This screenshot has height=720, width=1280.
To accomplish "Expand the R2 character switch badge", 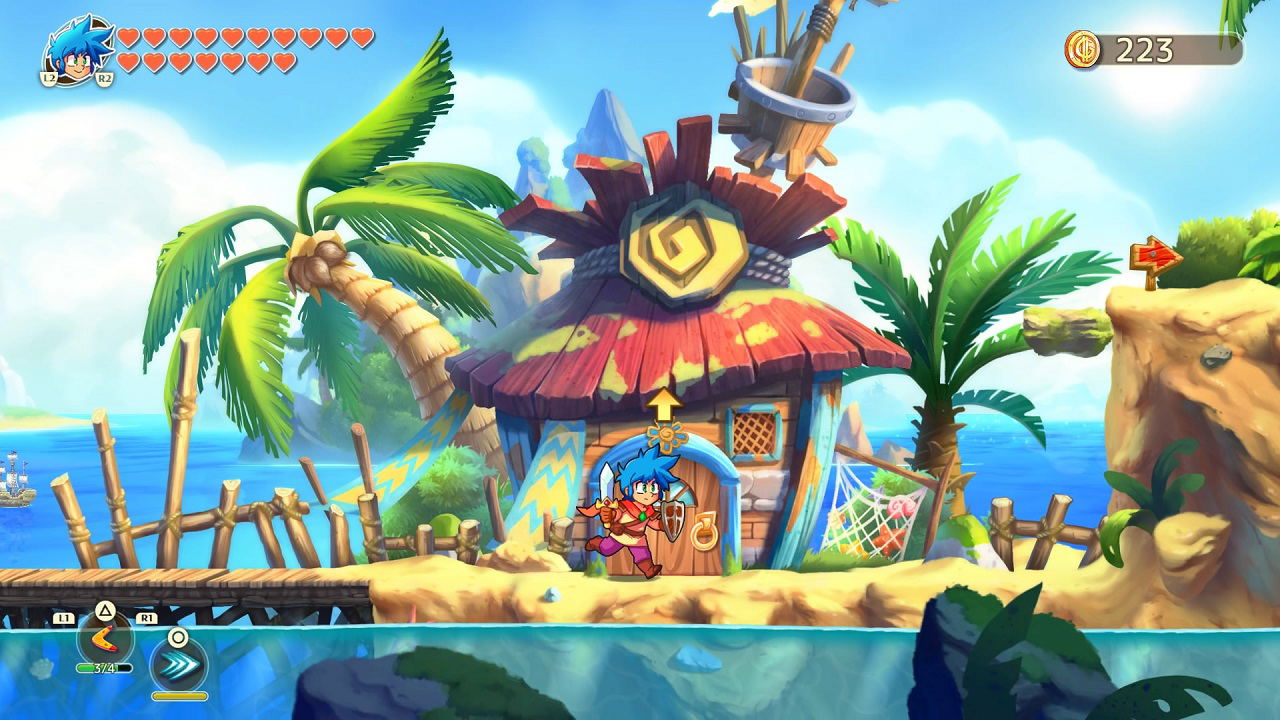I will (x=104, y=77).
